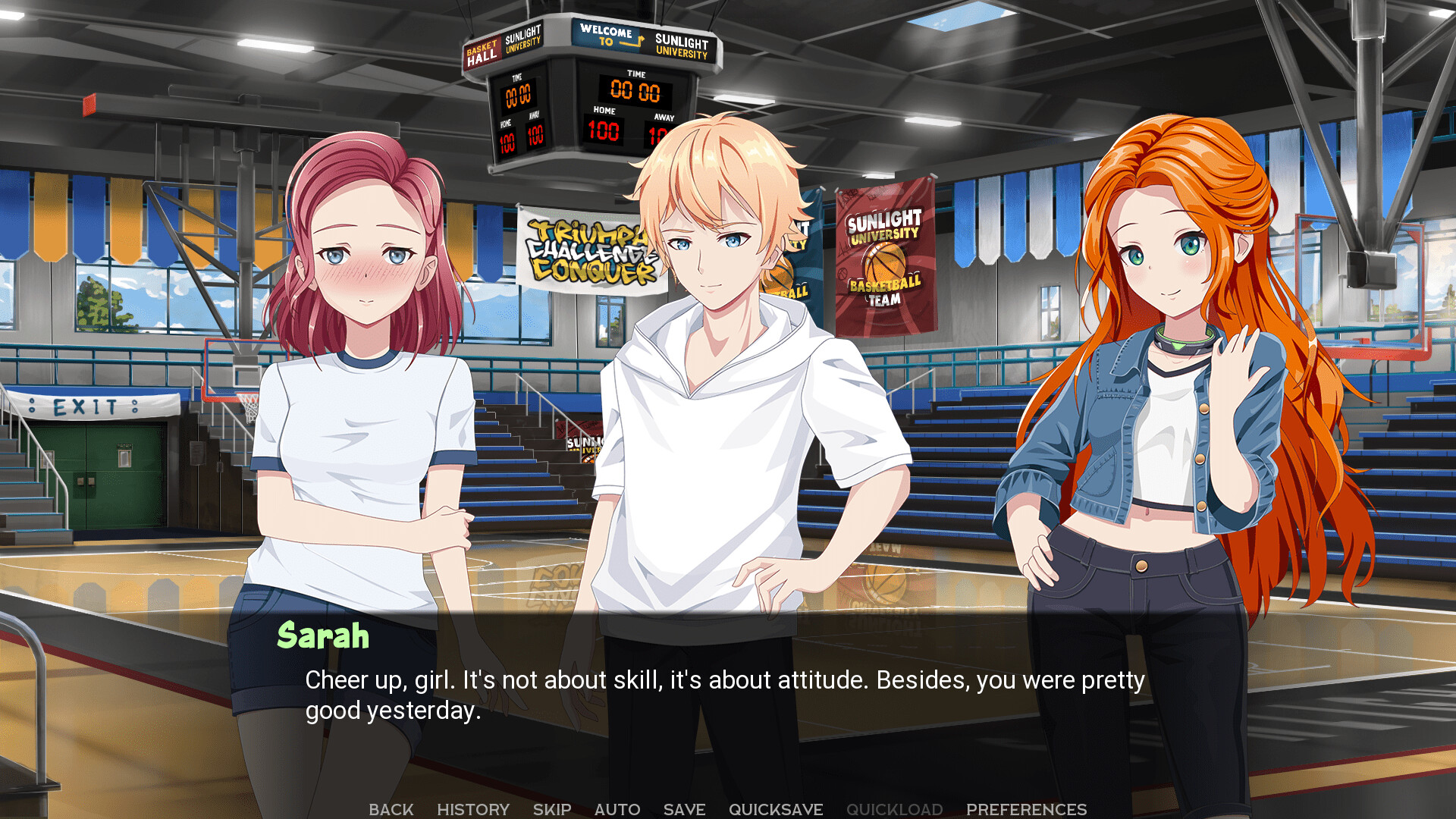The height and width of the screenshot is (819, 1456).
Task: Perform a QUICKSAVE
Action: pos(776,808)
